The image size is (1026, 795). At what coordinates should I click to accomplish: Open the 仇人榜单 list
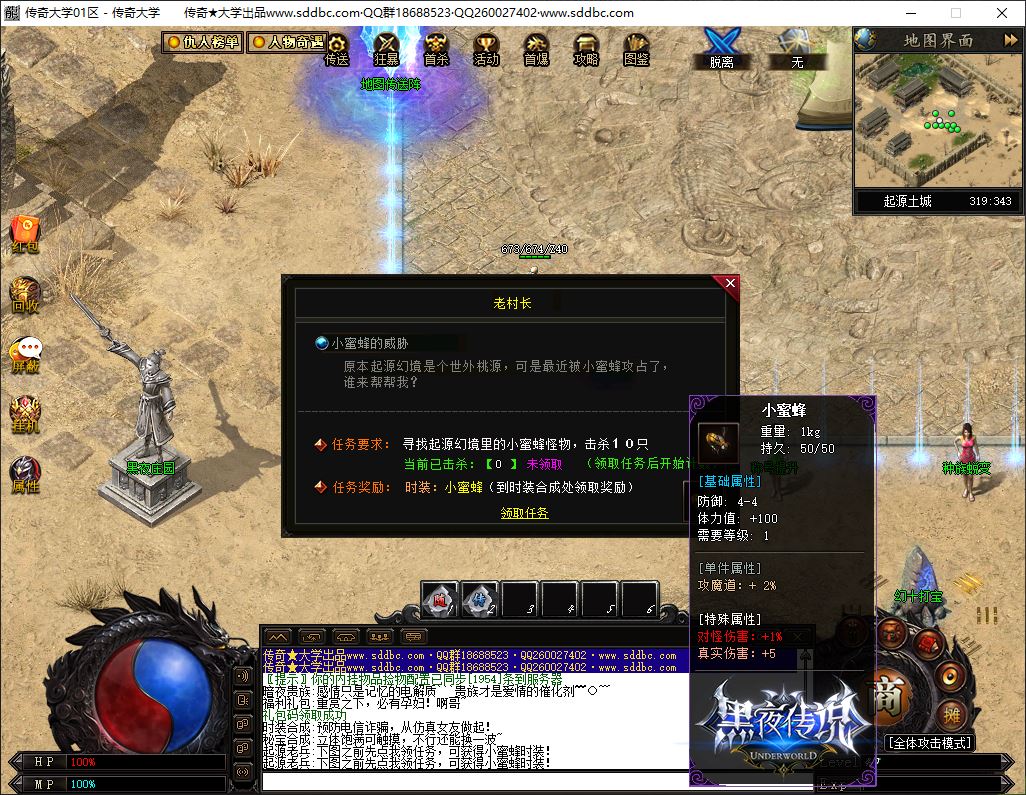pos(203,42)
